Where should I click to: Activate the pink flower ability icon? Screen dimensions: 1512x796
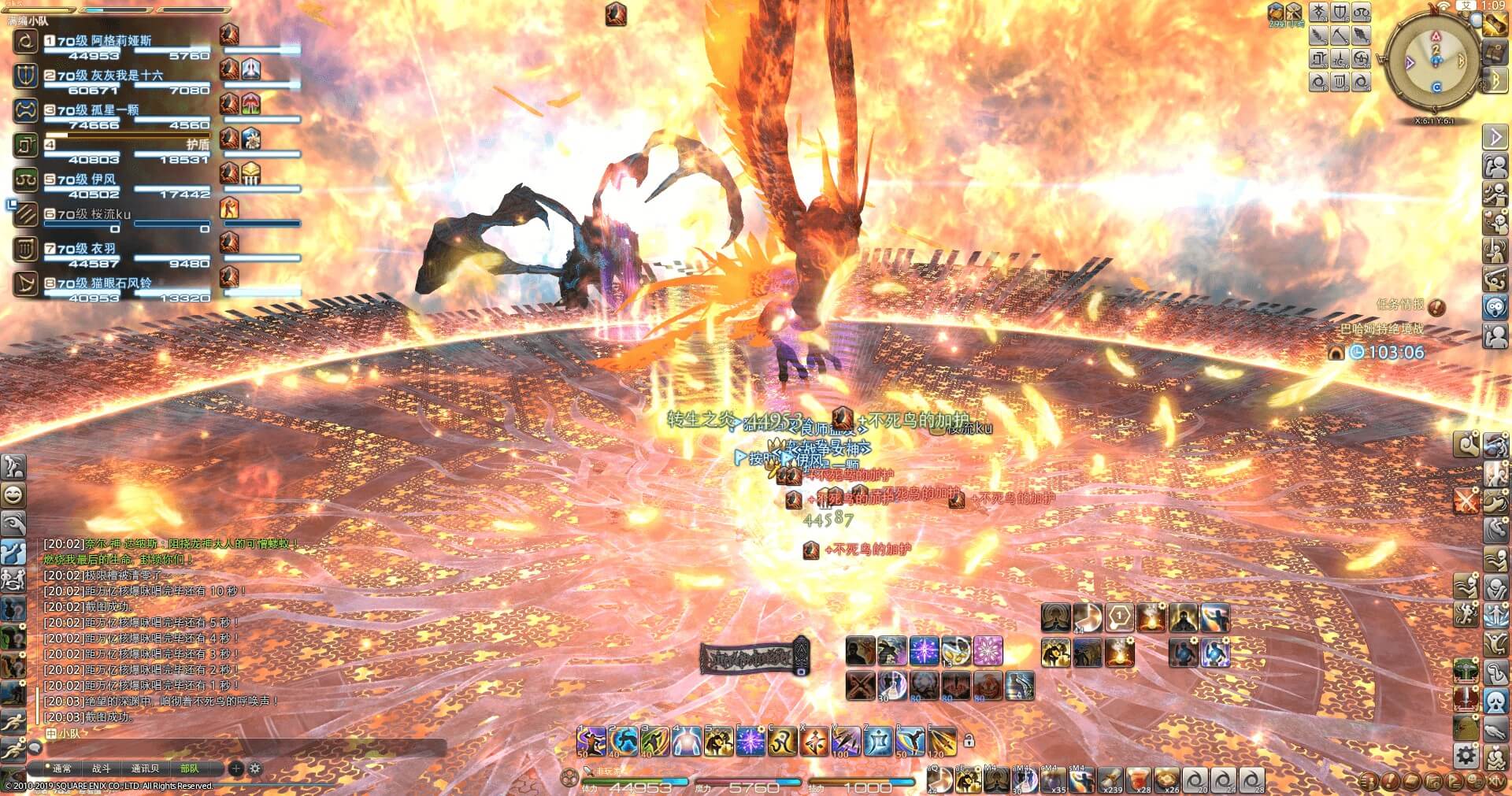pos(988,651)
